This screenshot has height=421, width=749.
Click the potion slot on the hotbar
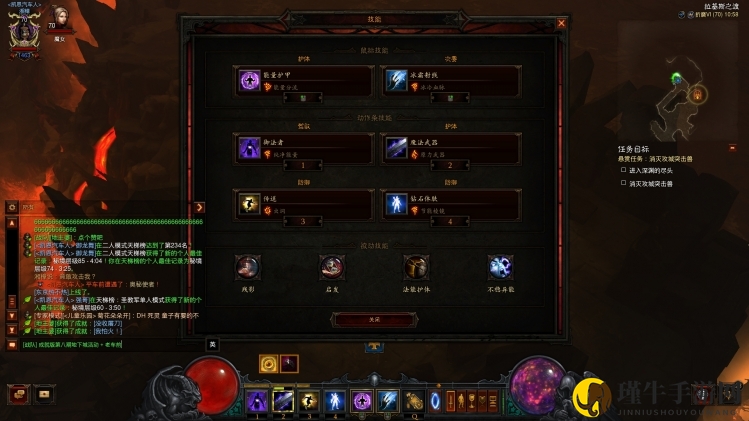click(414, 400)
